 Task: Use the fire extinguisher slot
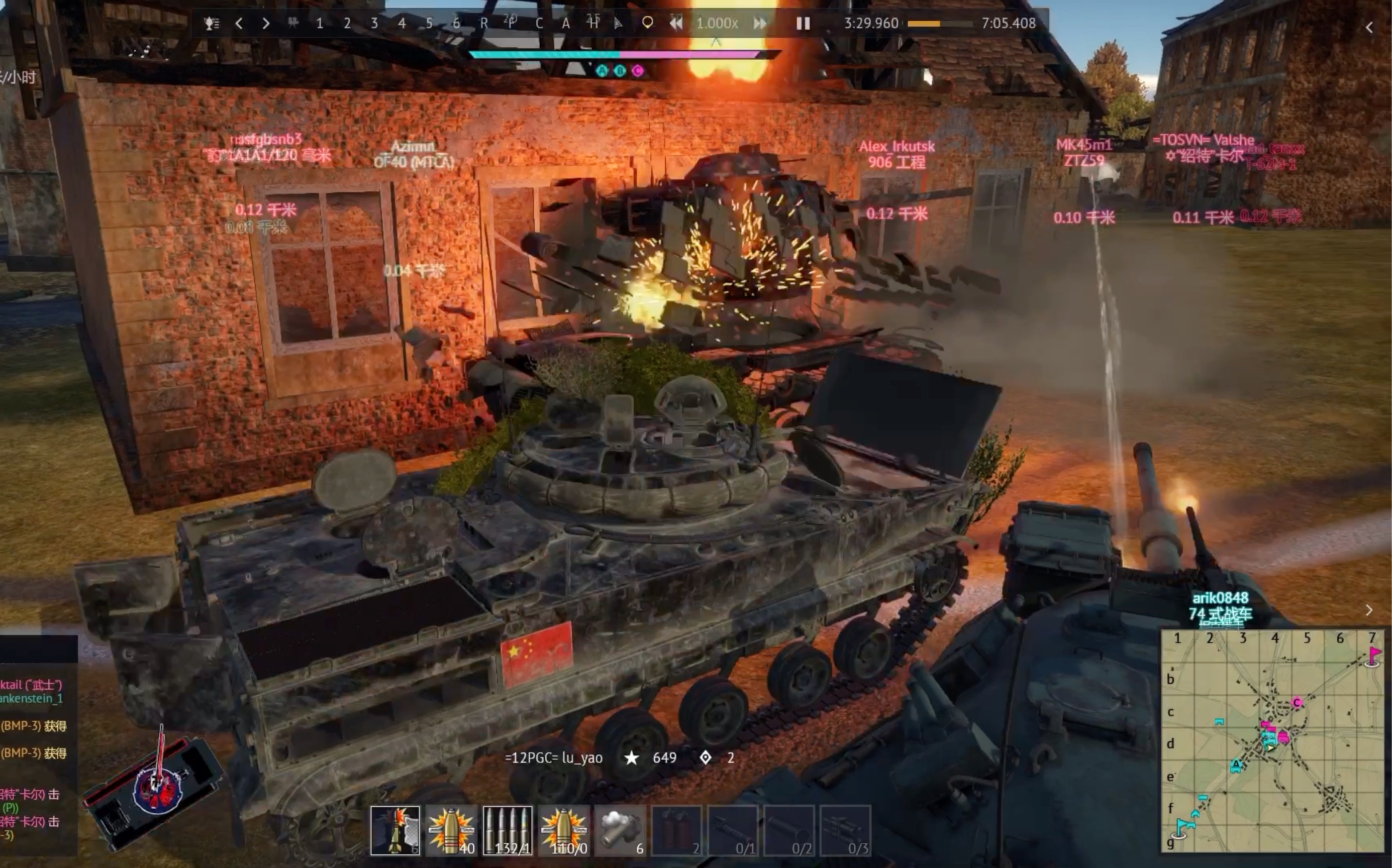(676, 830)
